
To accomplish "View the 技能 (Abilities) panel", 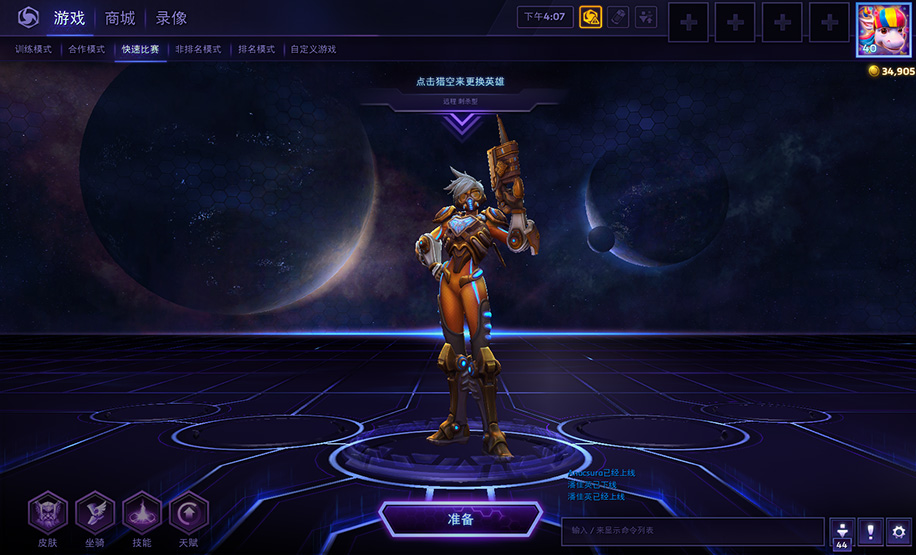I will coord(142,513).
